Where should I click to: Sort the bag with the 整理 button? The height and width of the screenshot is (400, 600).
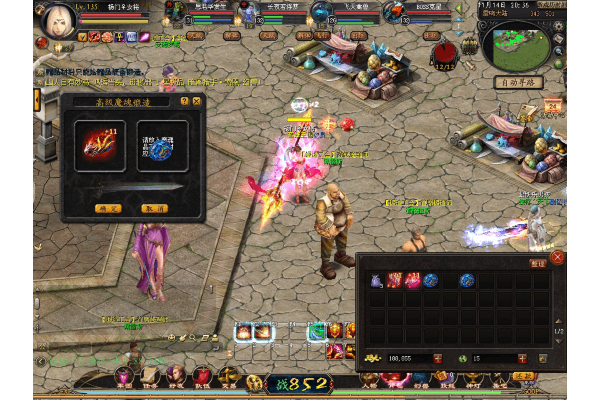coord(538,263)
